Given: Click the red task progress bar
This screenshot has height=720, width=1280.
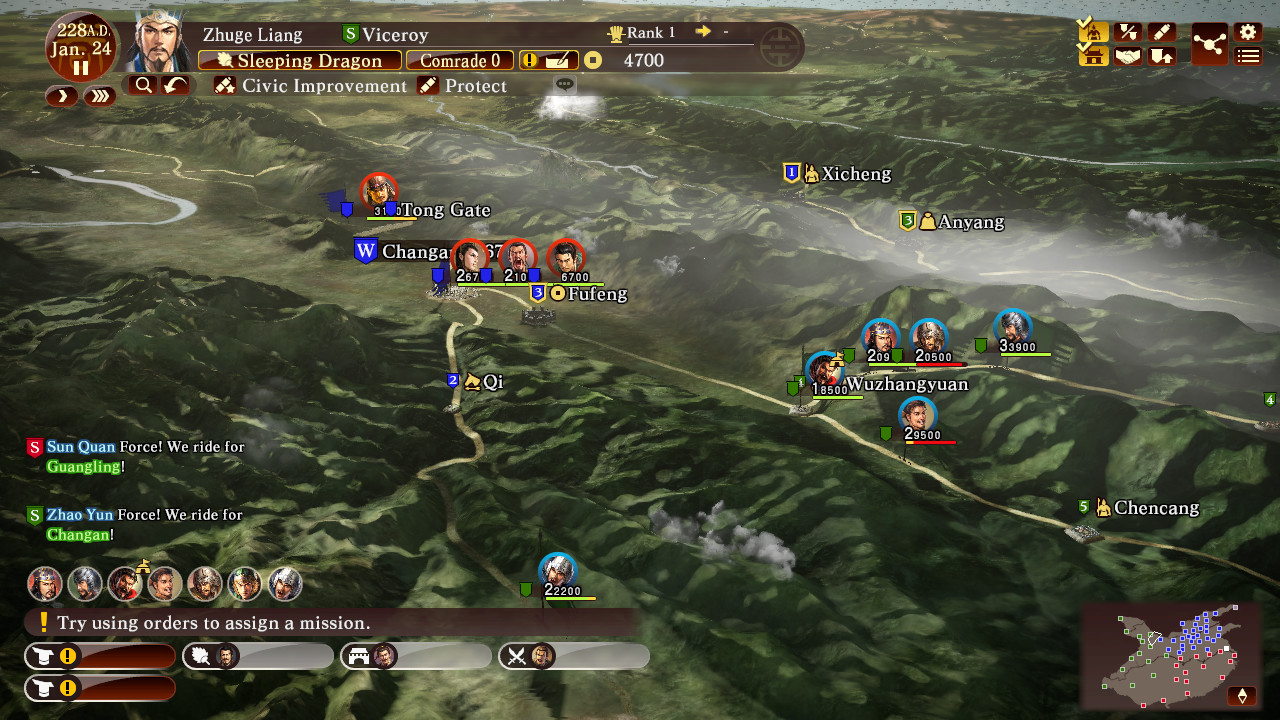Looking at the screenshot, I should (x=100, y=656).
